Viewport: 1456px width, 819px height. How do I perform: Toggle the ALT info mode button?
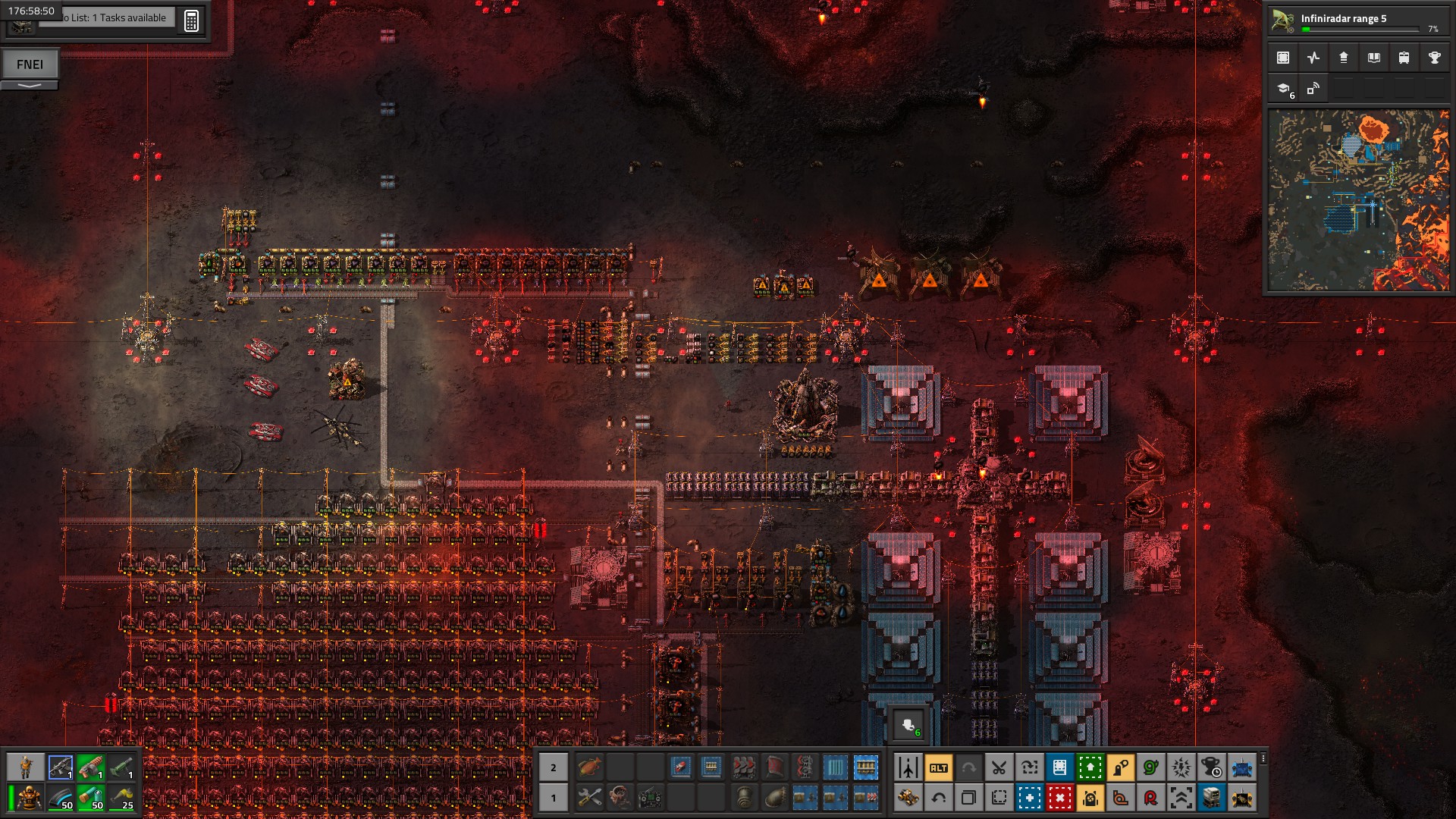938,768
